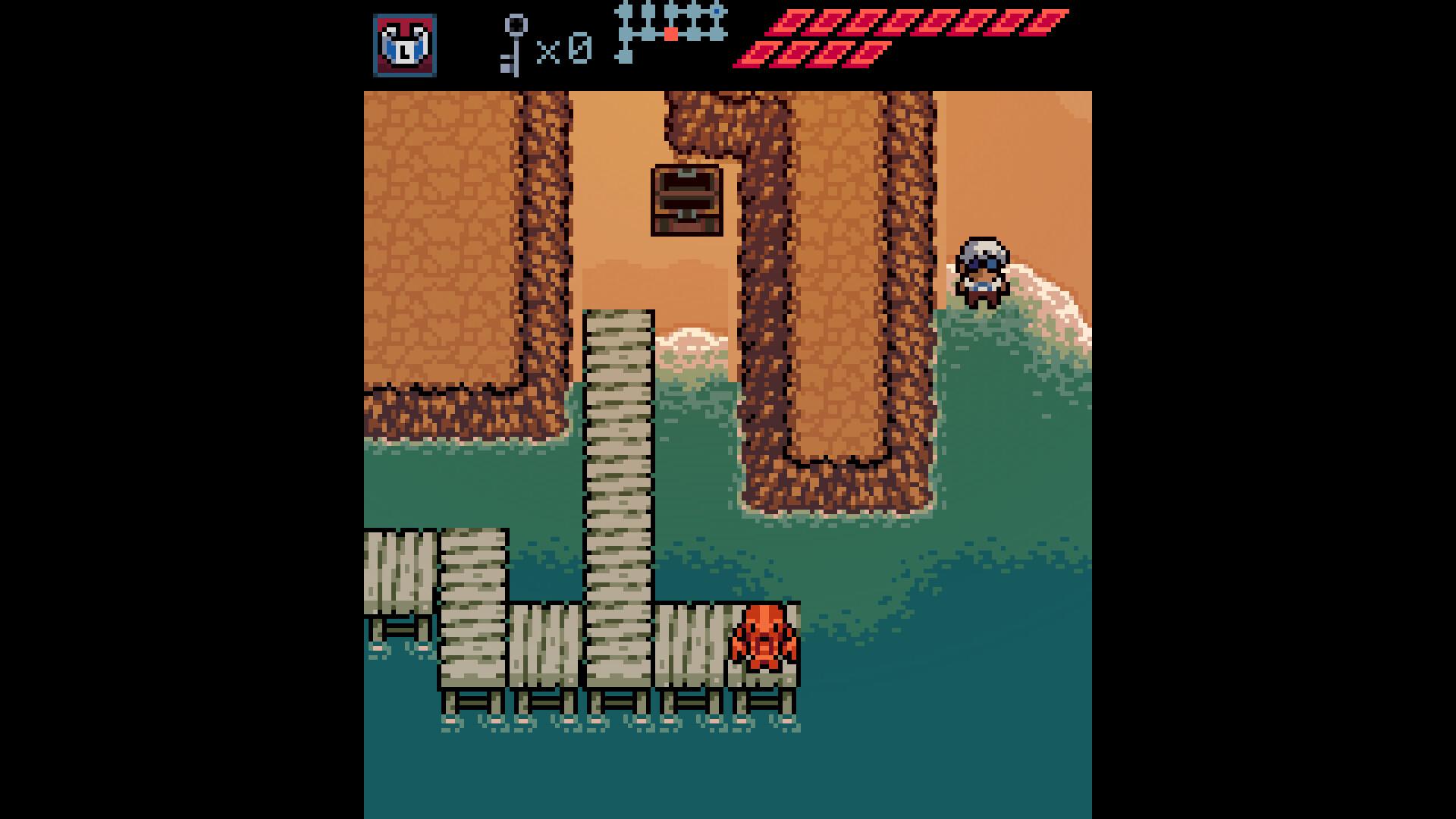The height and width of the screenshot is (819, 1456).
Task: Select the blue boss-room node on the map
Action: pos(717,11)
